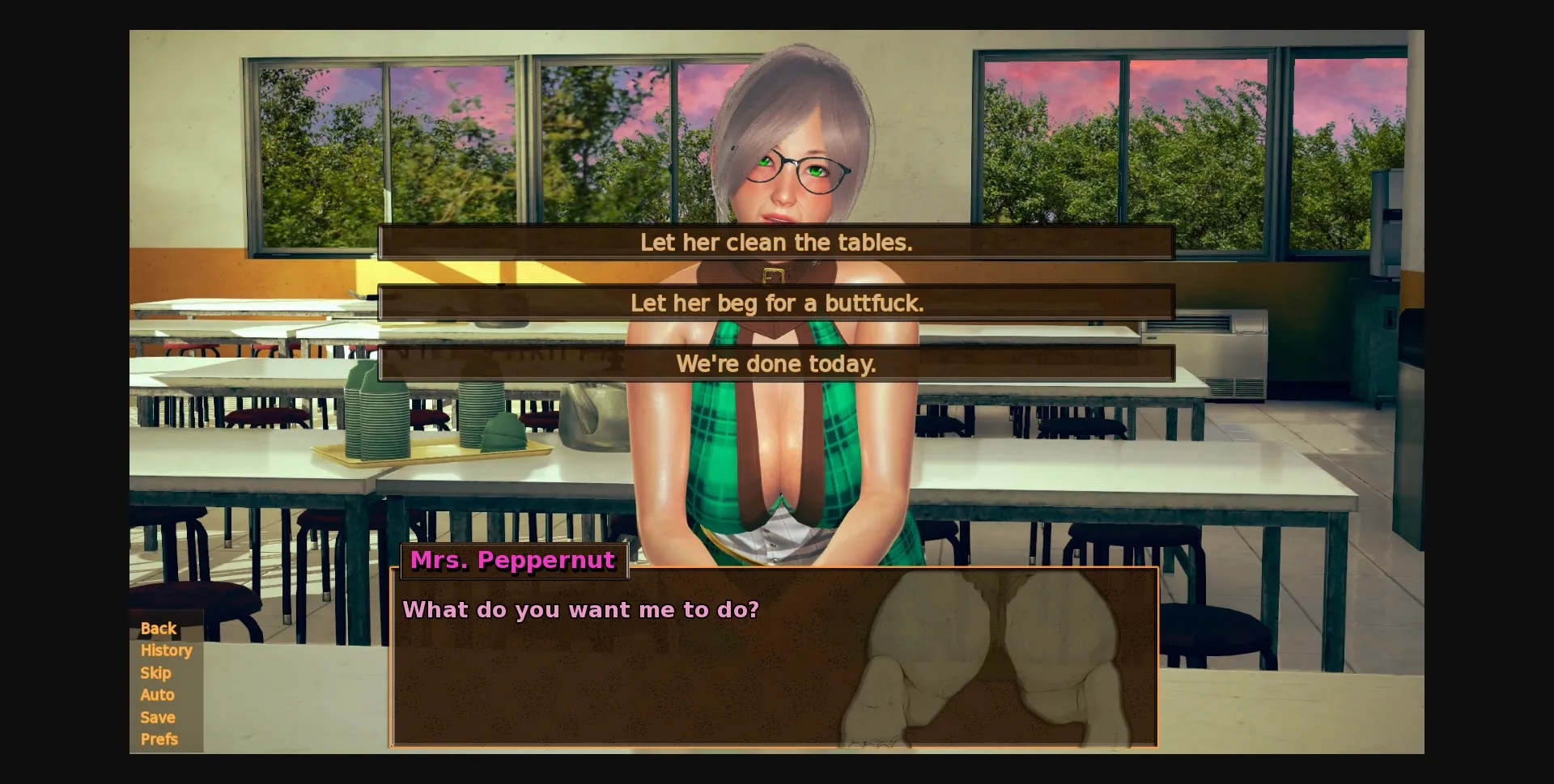View dialogue History from the sidebar menu
1554x784 pixels.
point(166,651)
